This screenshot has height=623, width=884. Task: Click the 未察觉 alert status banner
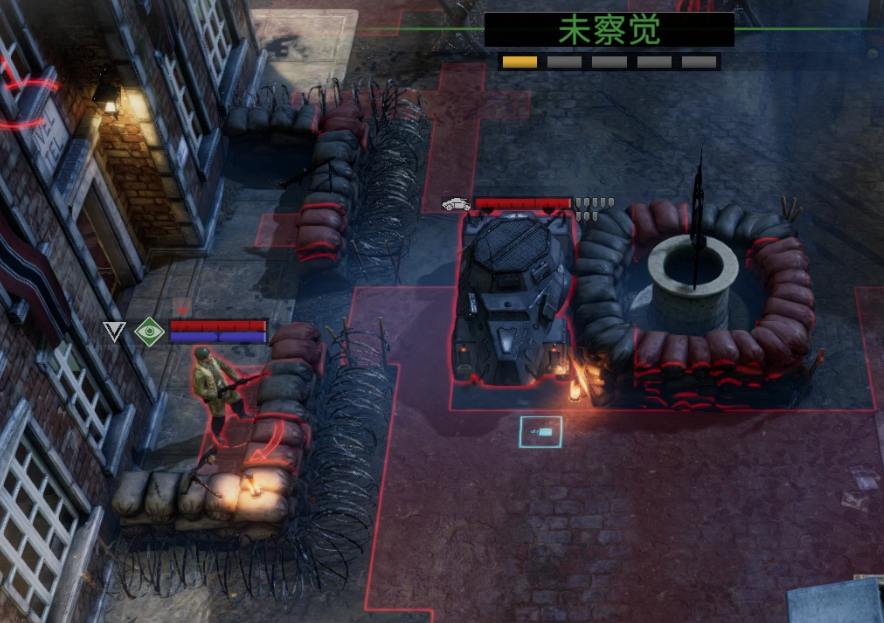[609, 30]
